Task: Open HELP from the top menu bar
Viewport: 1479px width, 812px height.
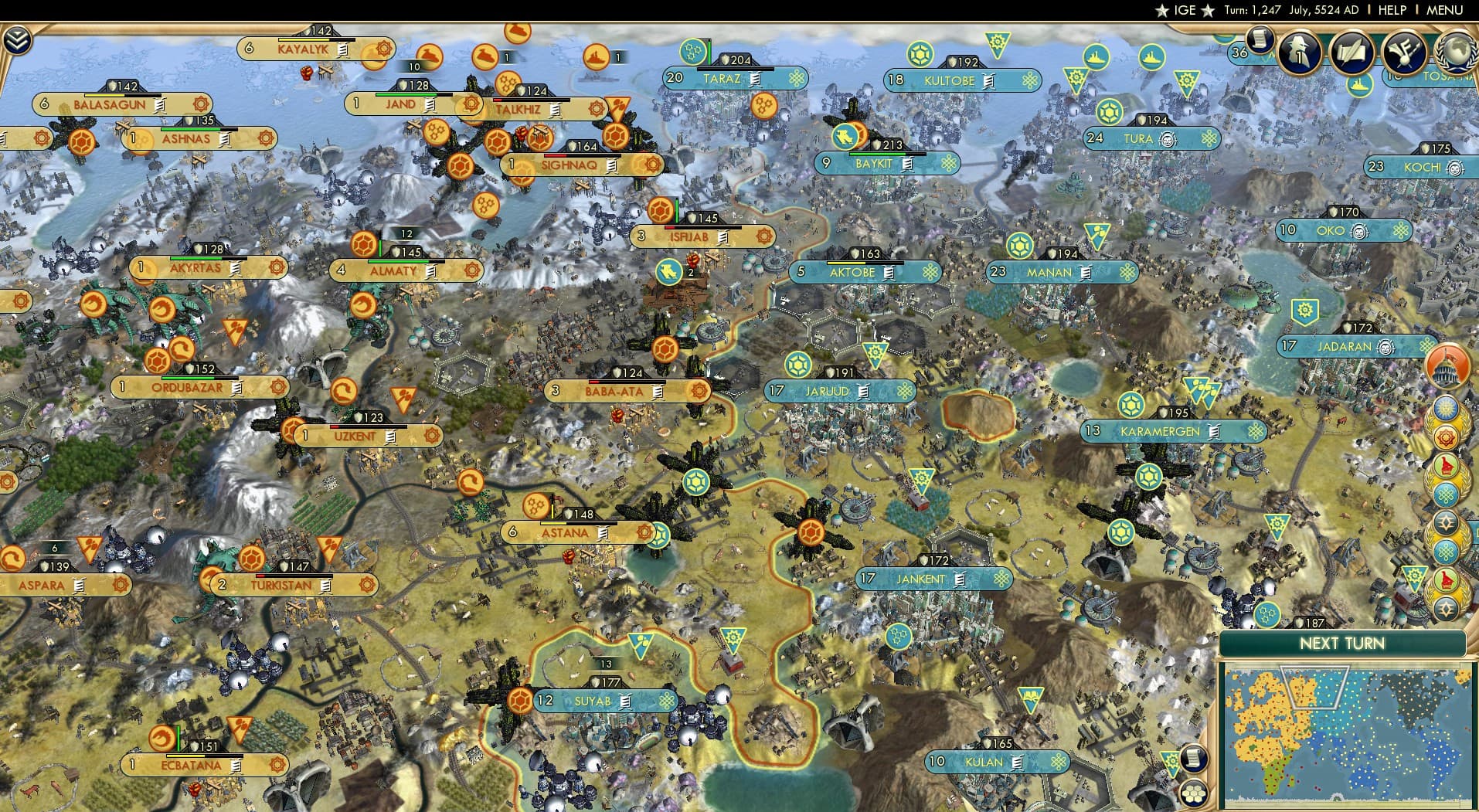Action: (1391, 10)
